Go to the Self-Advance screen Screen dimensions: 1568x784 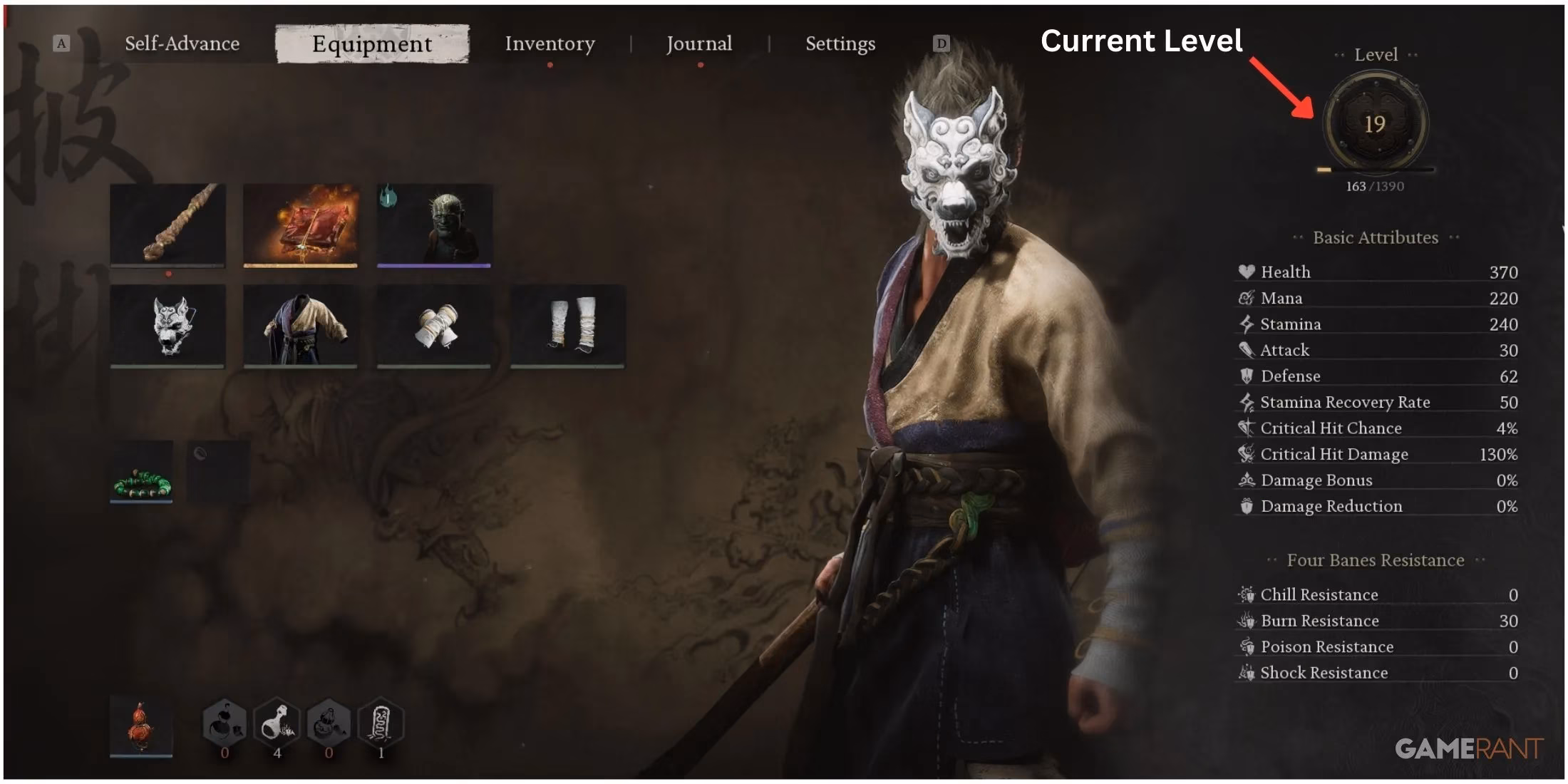pos(182,43)
